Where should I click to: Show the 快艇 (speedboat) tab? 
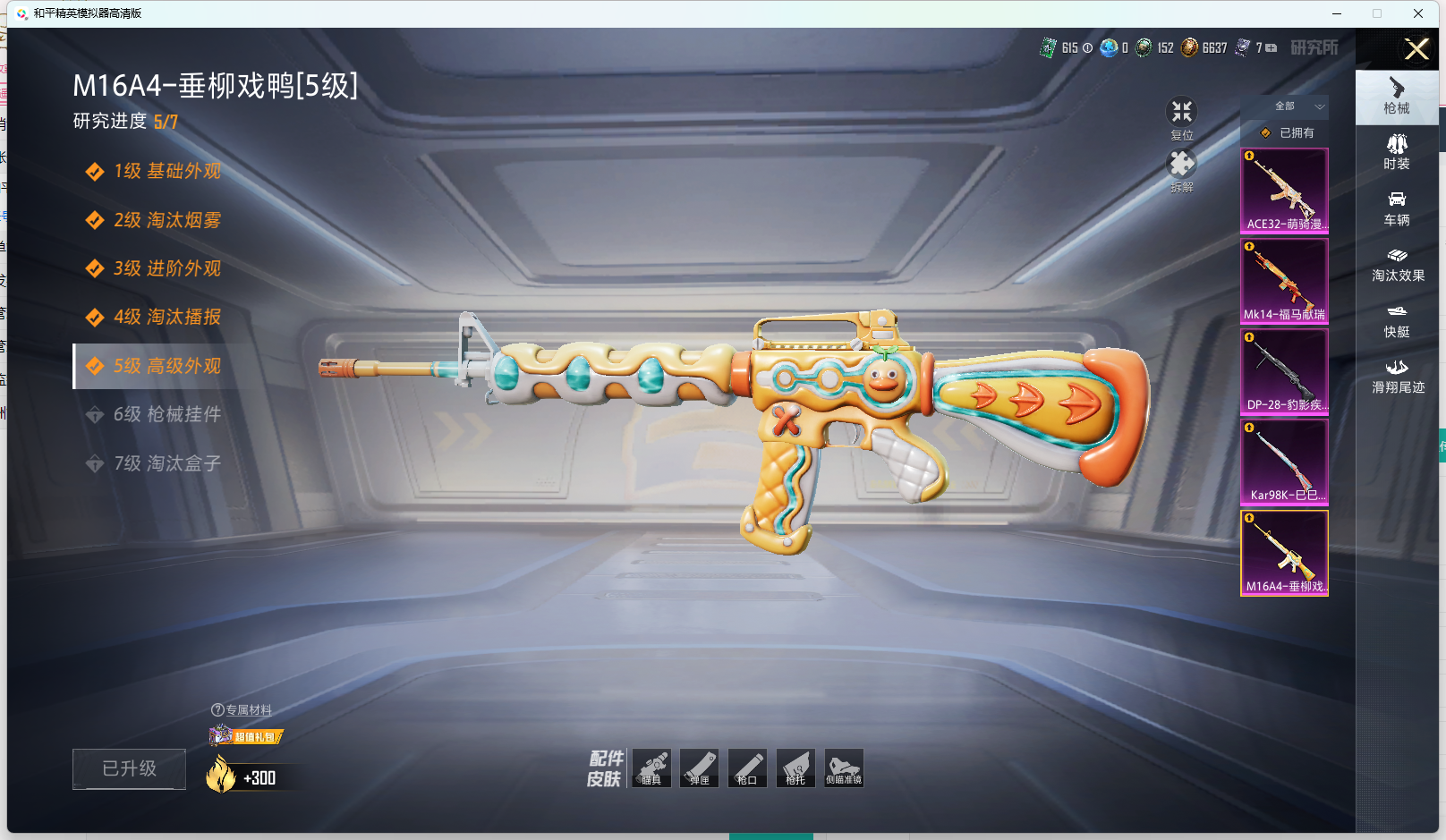click(x=1397, y=320)
